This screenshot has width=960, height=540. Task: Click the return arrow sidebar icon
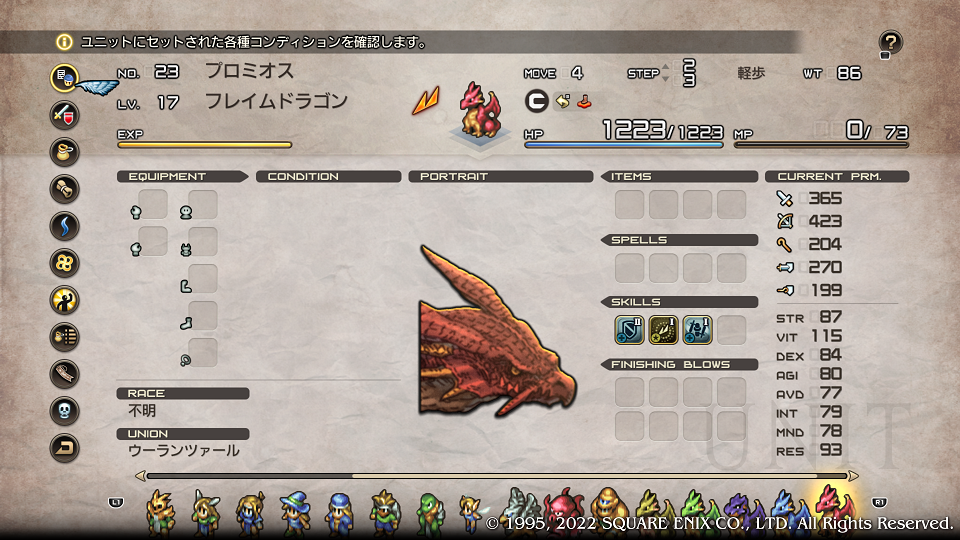(x=65, y=447)
